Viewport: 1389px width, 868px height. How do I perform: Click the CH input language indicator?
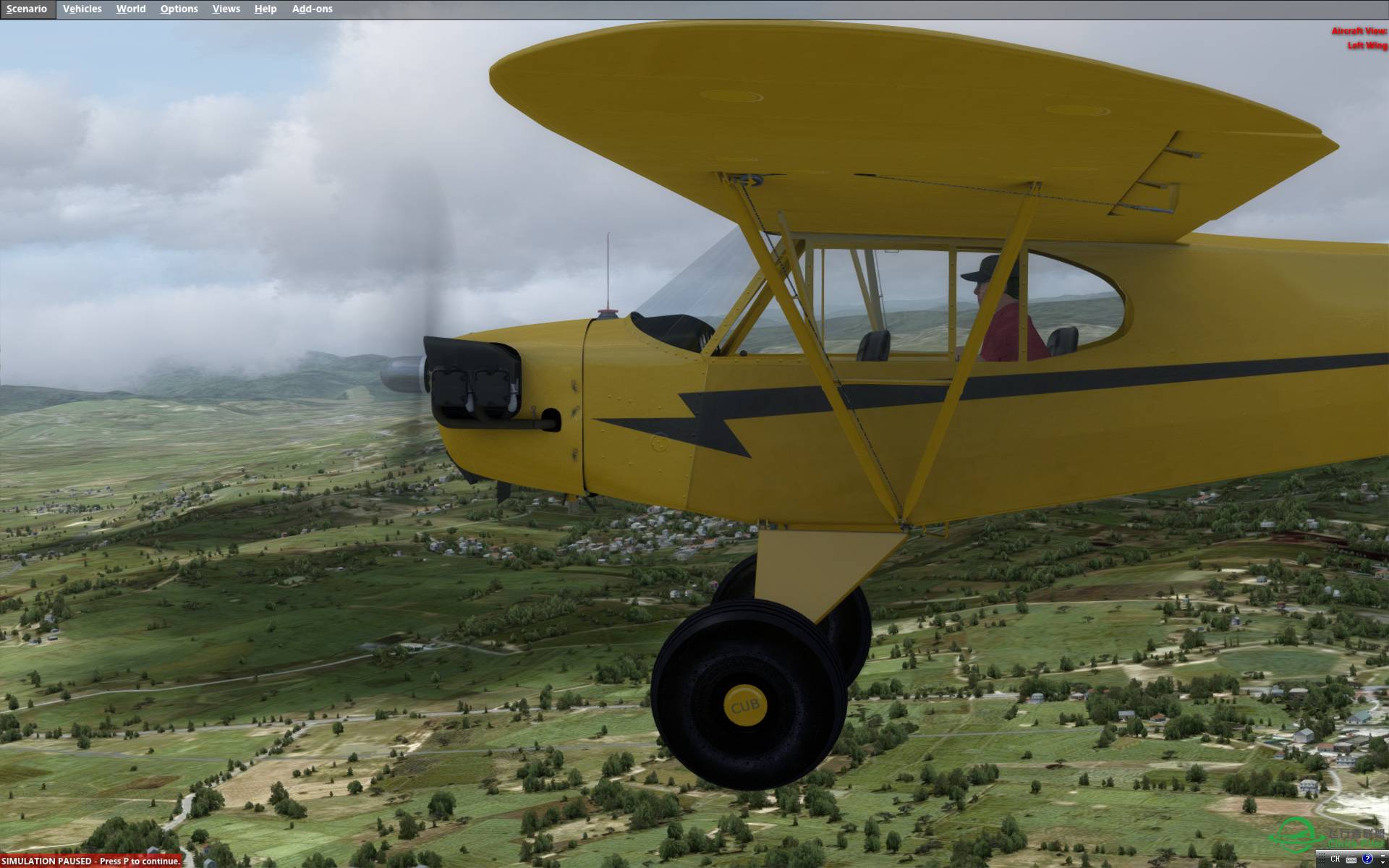[x=1335, y=859]
